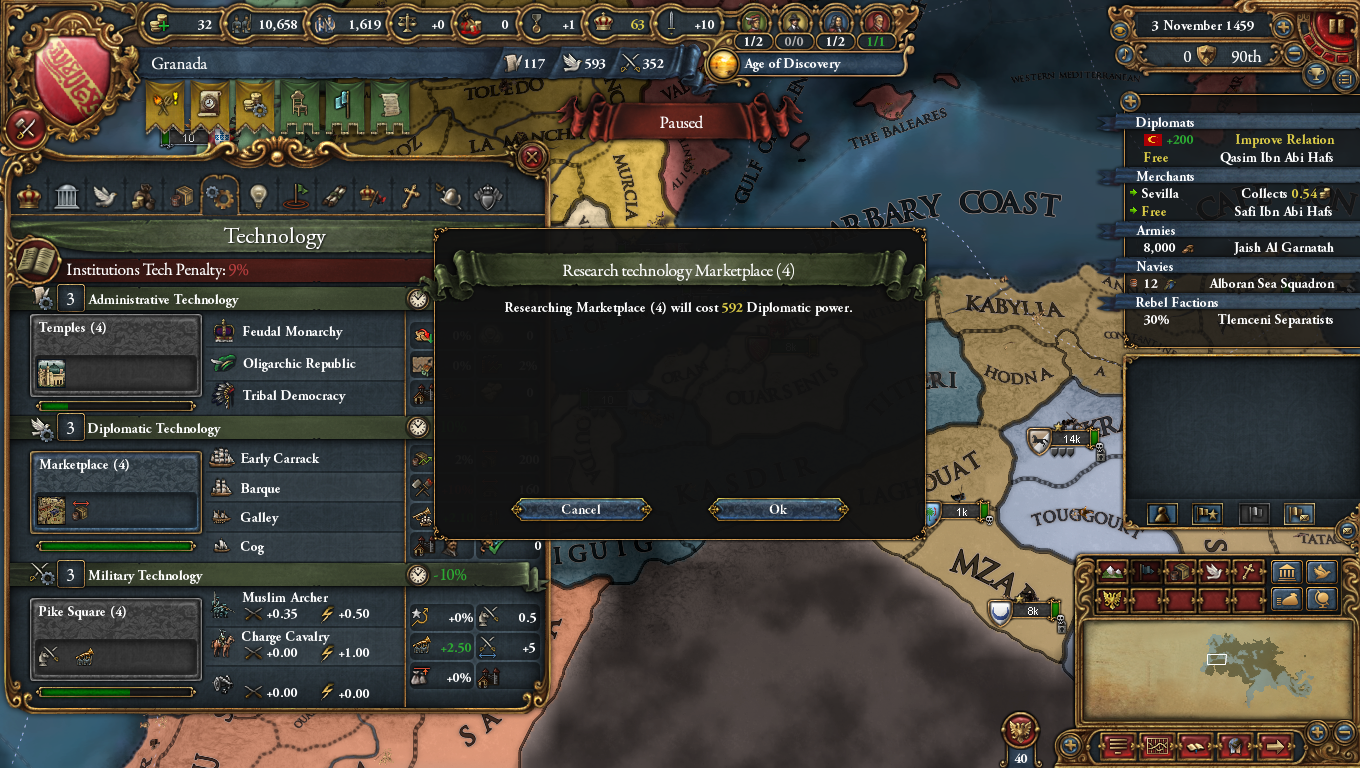Image resolution: width=1360 pixels, height=768 pixels.
Task: Open the Ideas tab with the lightbulb icon
Action: (x=258, y=196)
